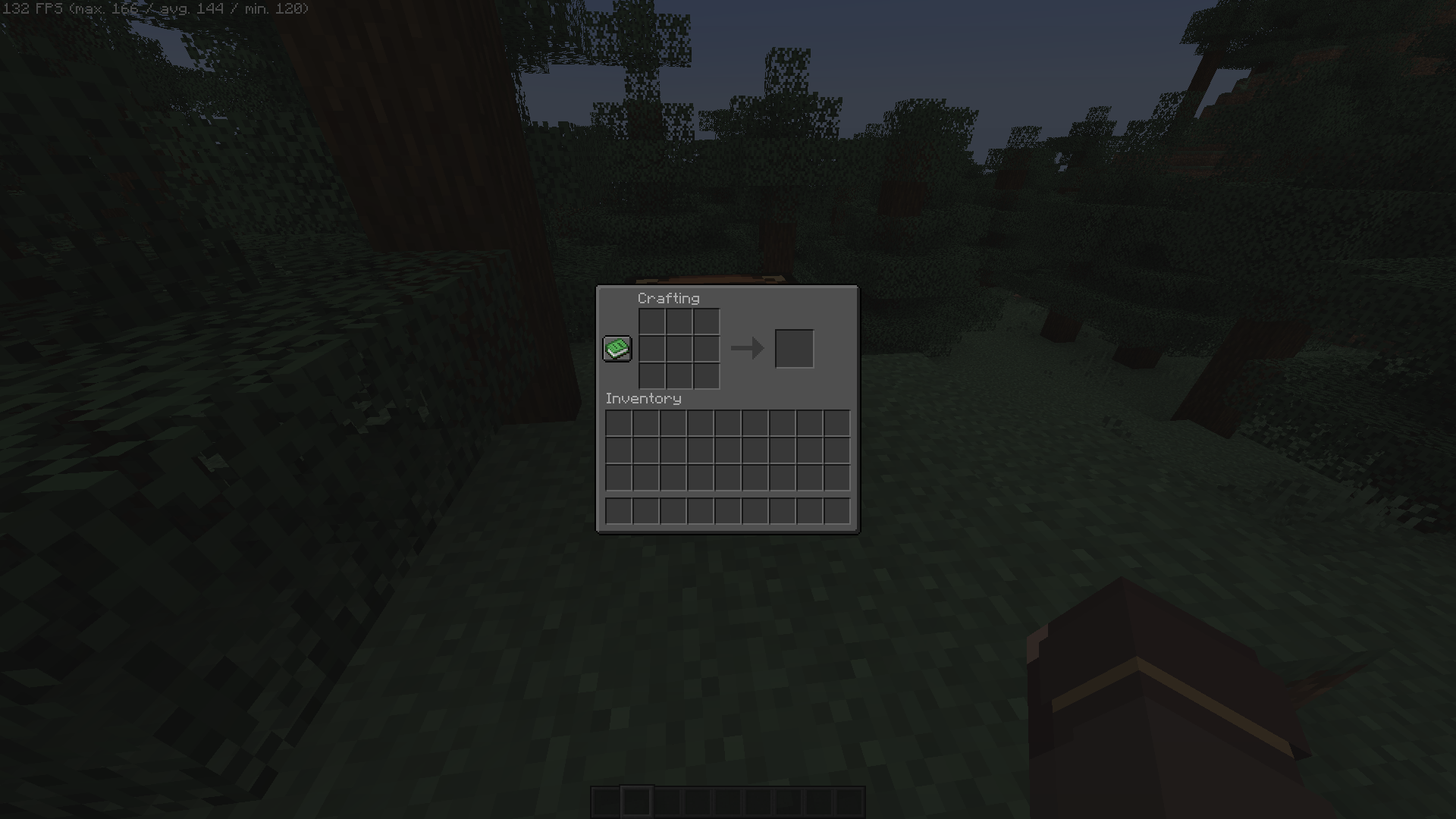Screen dimensions: 1456x819
Task: Click the middle inventory slot in the second row
Action: (727, 449)
